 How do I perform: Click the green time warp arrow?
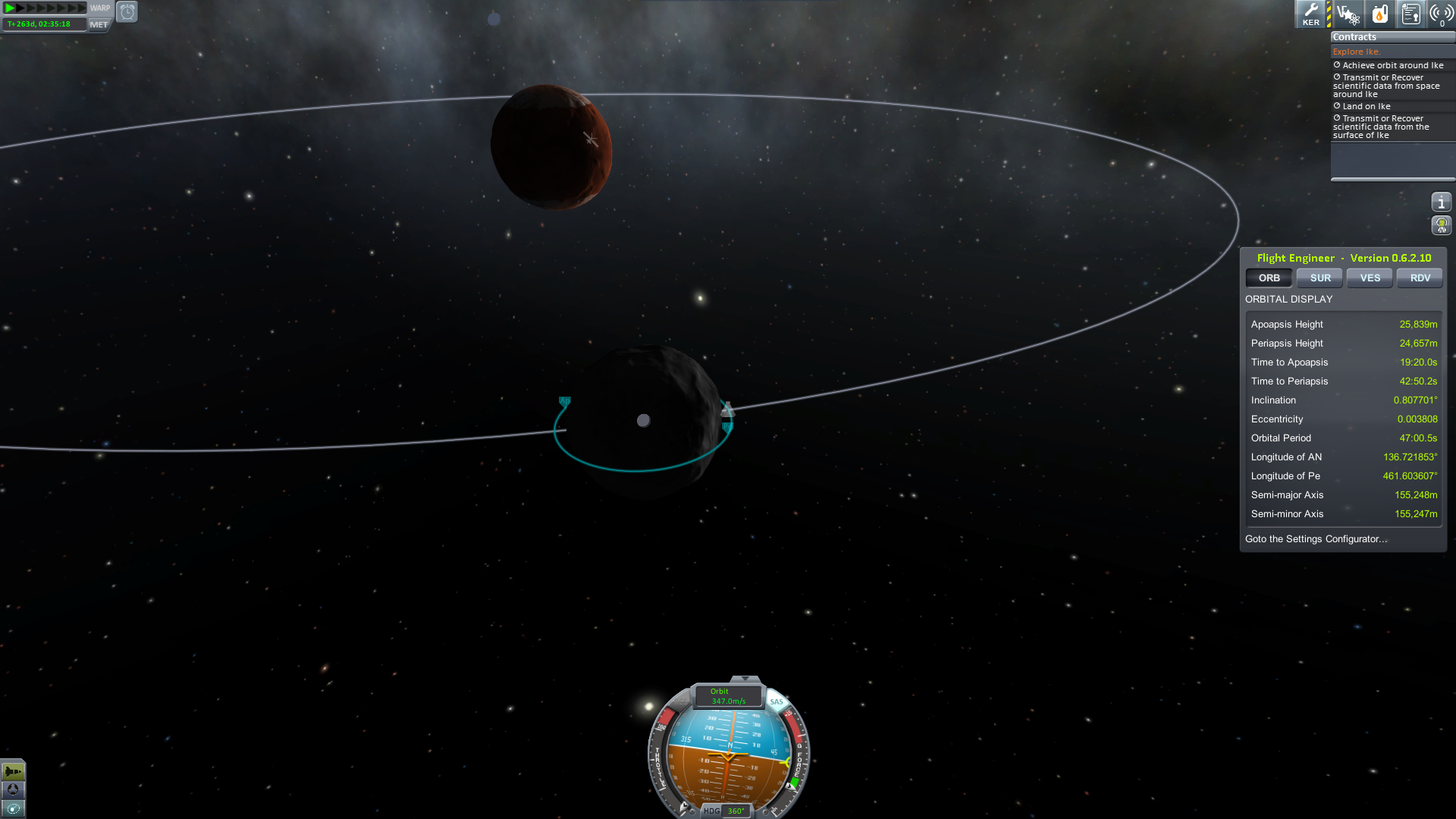pyautogui.click(x=11, y=8)
